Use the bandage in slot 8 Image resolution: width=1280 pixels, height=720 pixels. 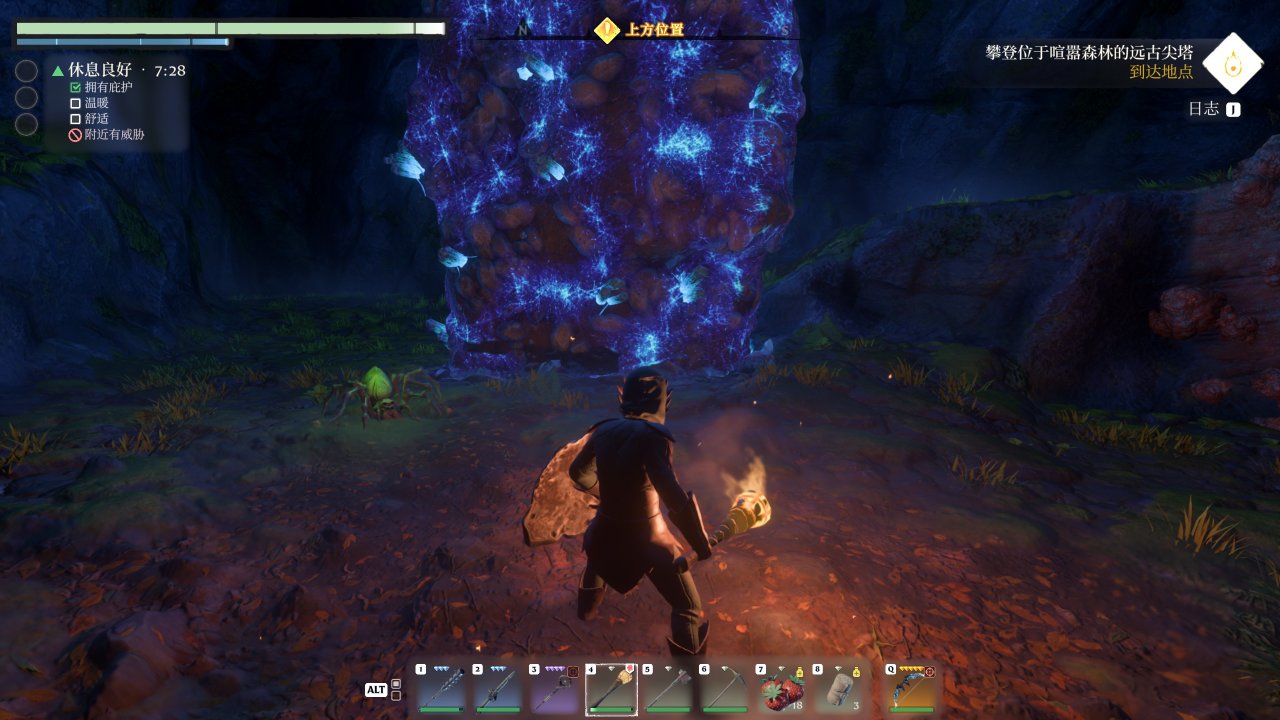[x=838, y=691]
